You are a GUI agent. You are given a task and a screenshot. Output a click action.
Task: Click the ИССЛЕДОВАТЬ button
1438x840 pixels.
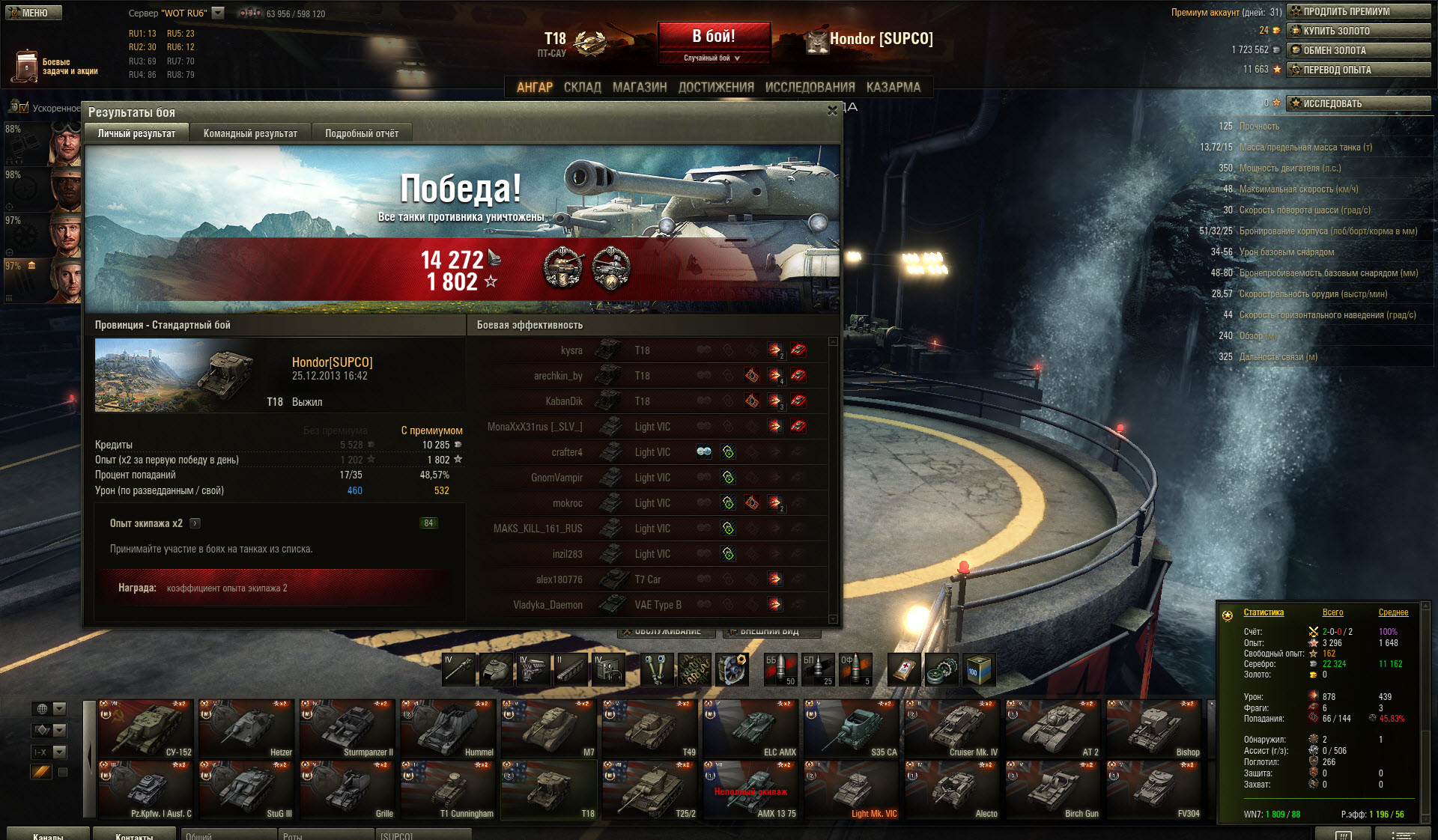click(1358, 103)
